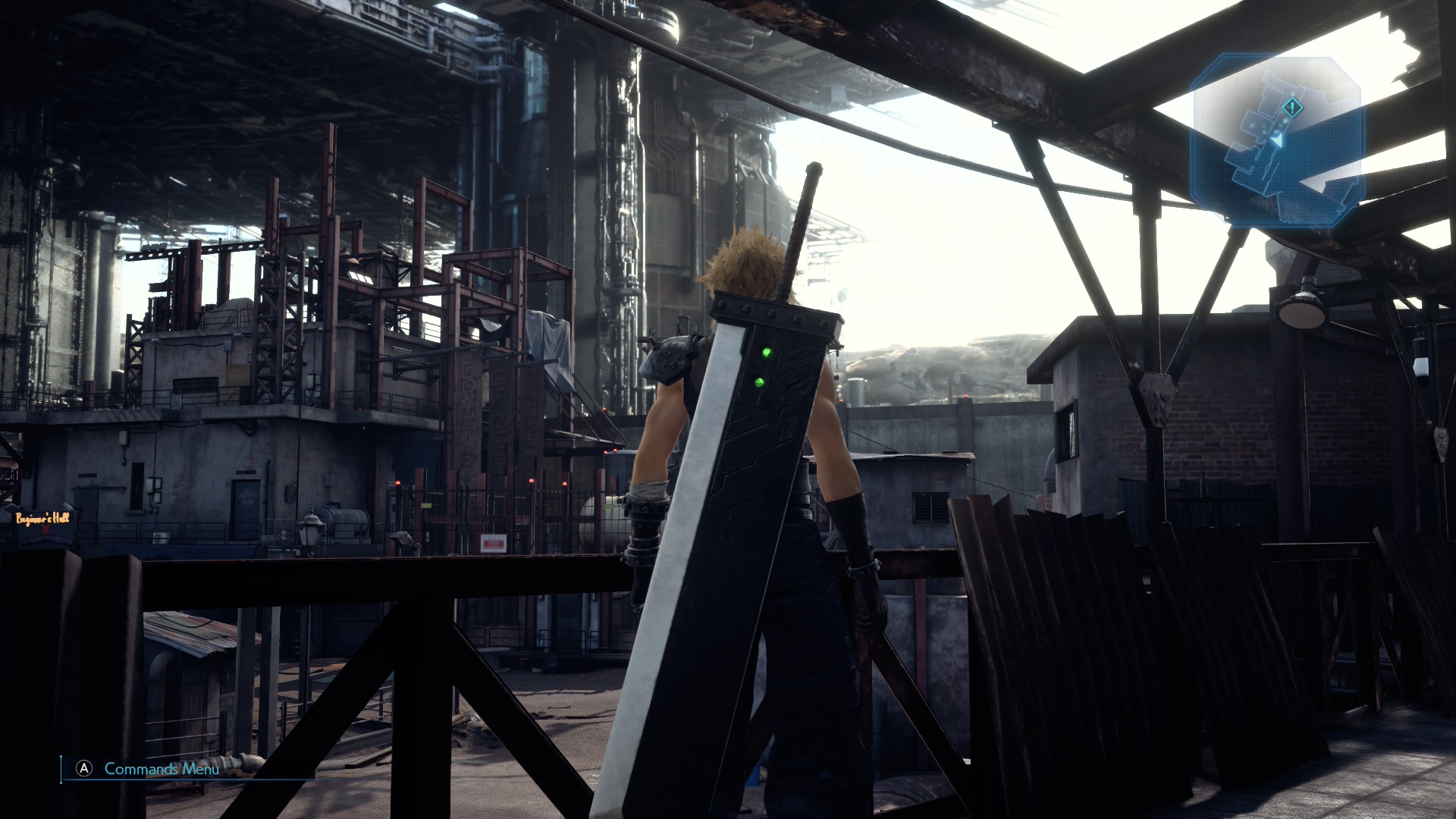This screenshot has width=1456, height=819.
Task: Select the exclamation objective marker on minimap
Action: (1291, 108)
